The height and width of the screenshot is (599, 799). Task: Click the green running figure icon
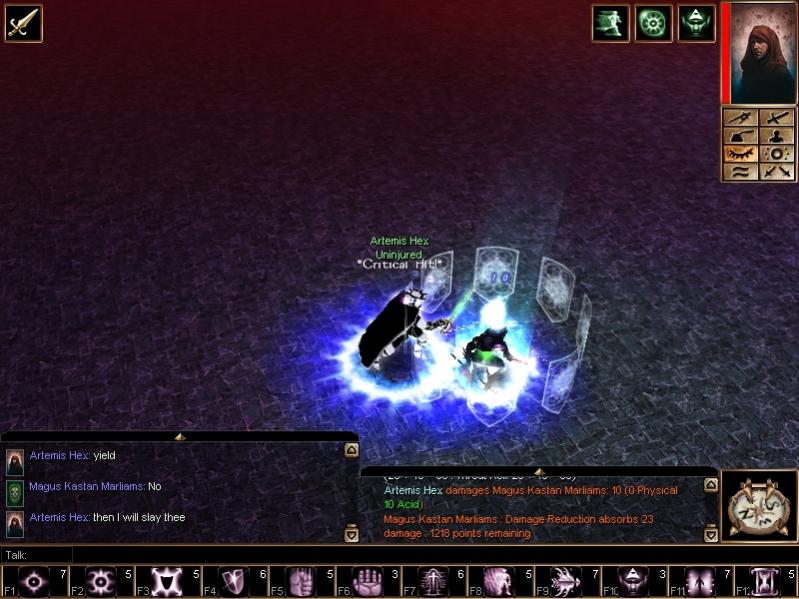[610, 23]
